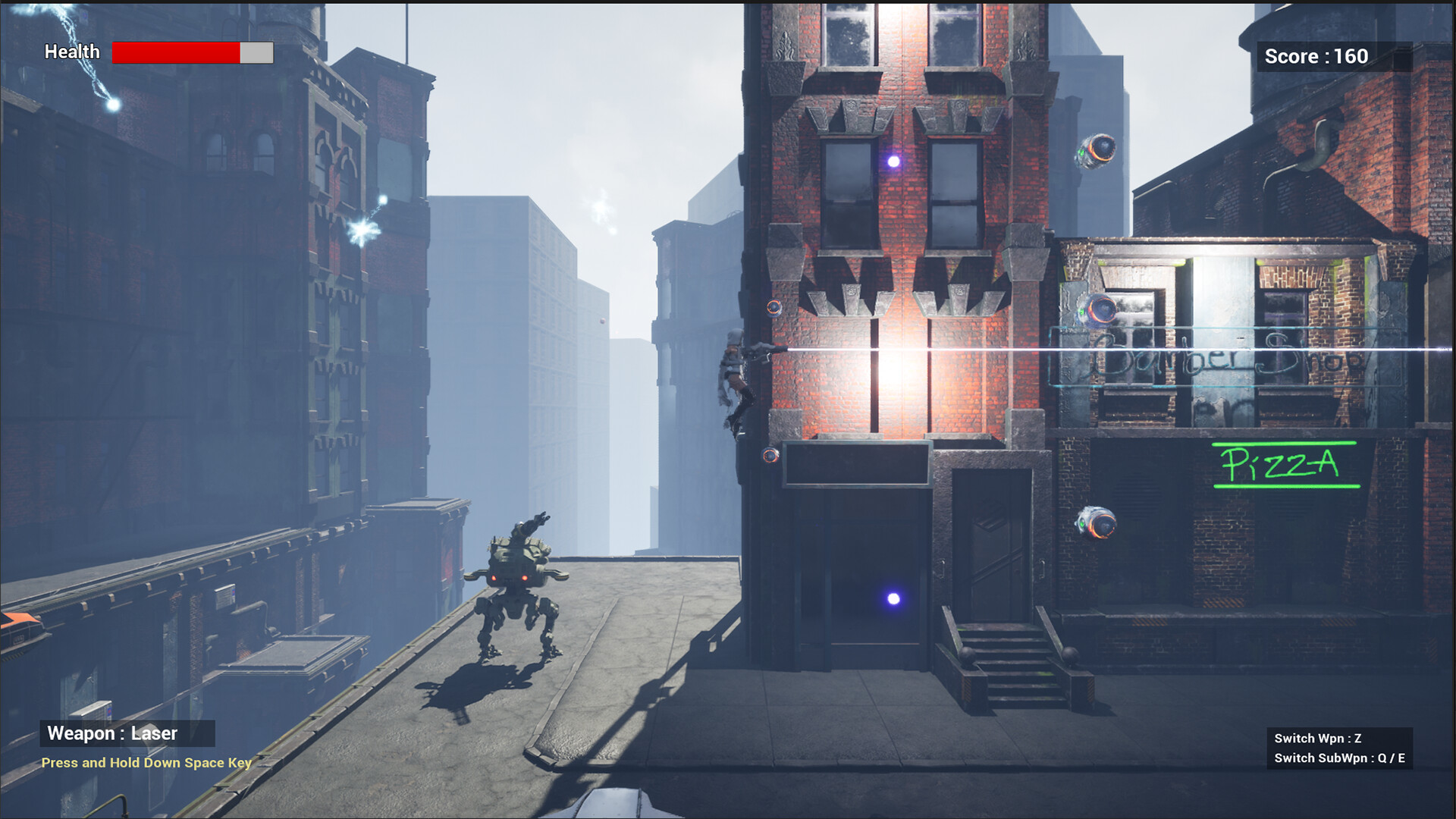Select the player character firing the laser
Image resolution: width=1456 pixels, height=819 pixels.
(x=734, y=372)
